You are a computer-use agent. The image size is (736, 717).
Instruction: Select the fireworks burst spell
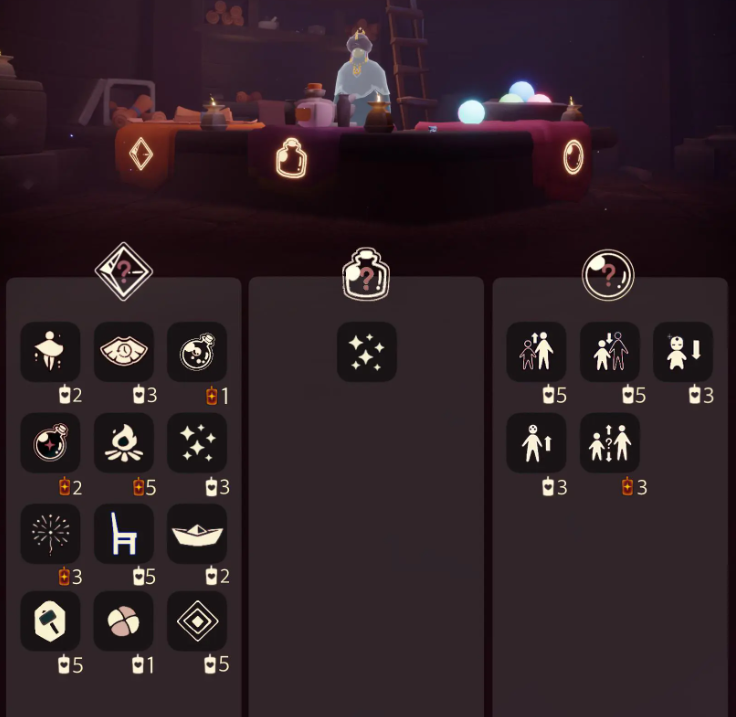pos(51,533)
